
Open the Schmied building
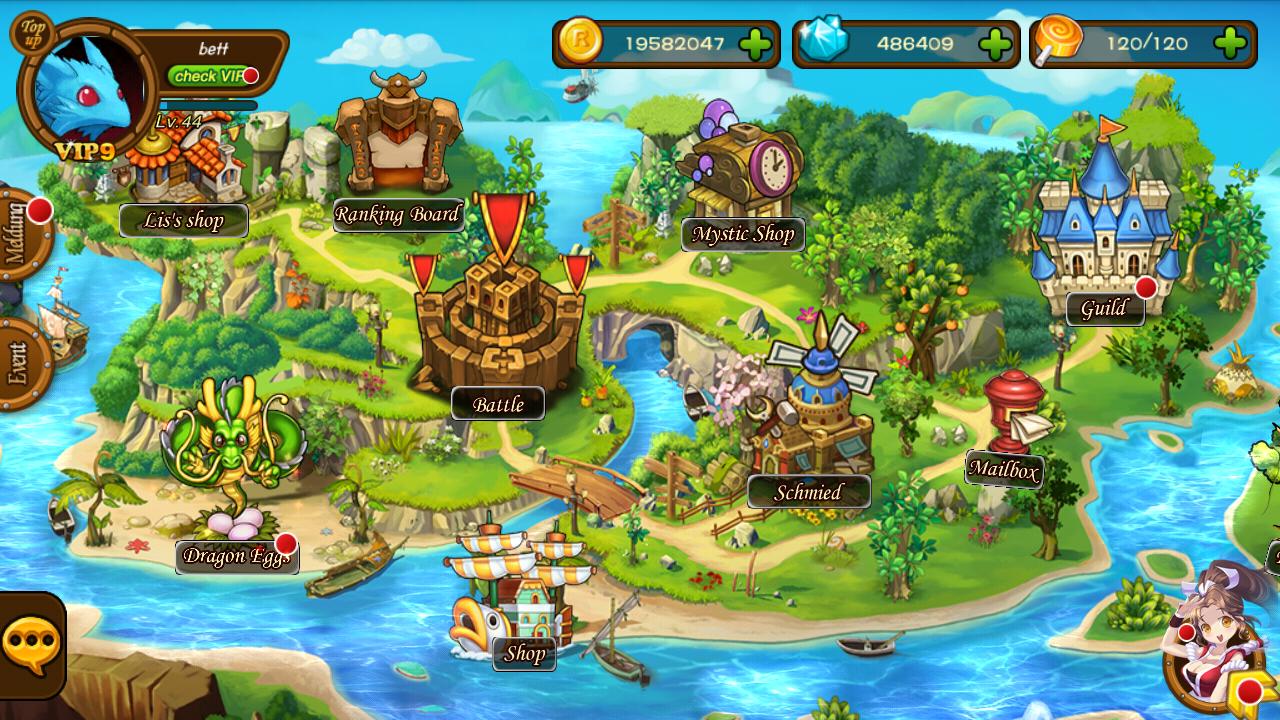(808, 492)
